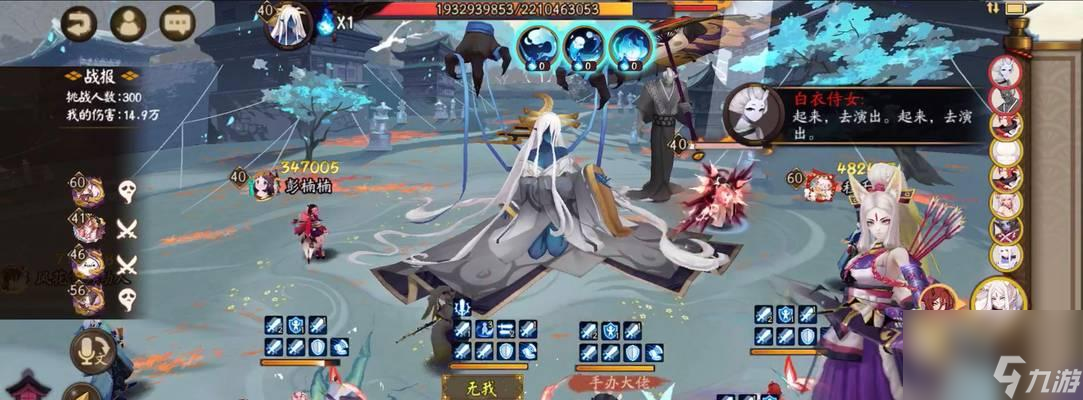Tap the back arrow button
This screenshot has width=1083, height=400.
[78, 20]
